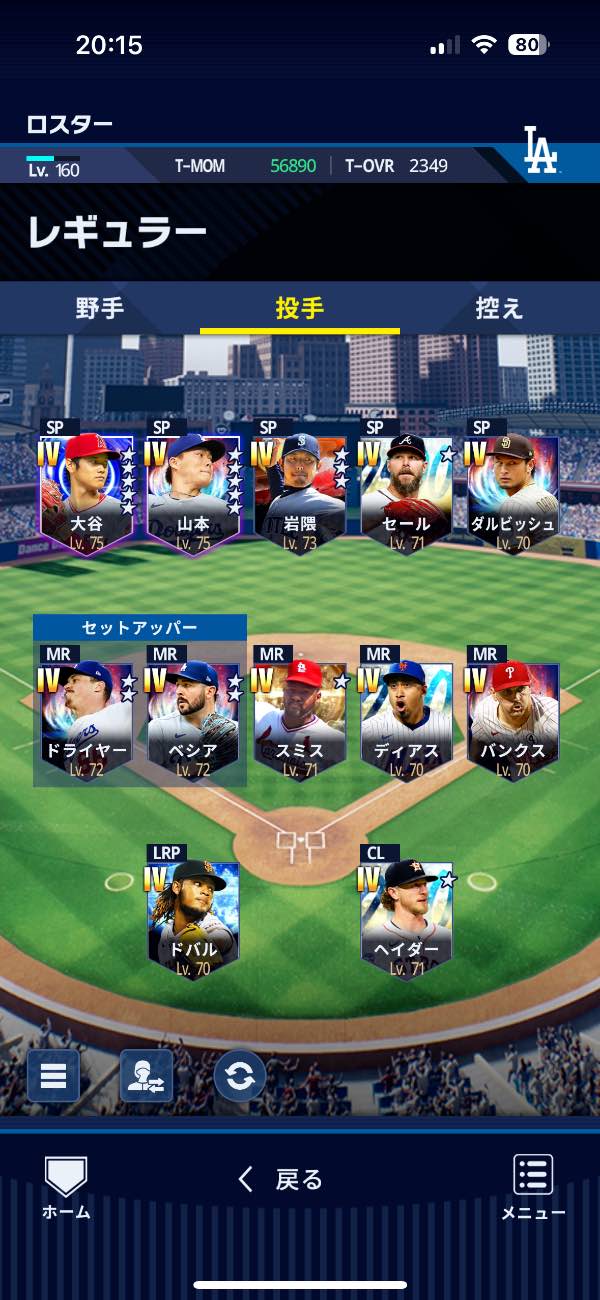Click the player swap icon button
Viewport: 600px width, 1300px height.
(x=146, y=1076)
